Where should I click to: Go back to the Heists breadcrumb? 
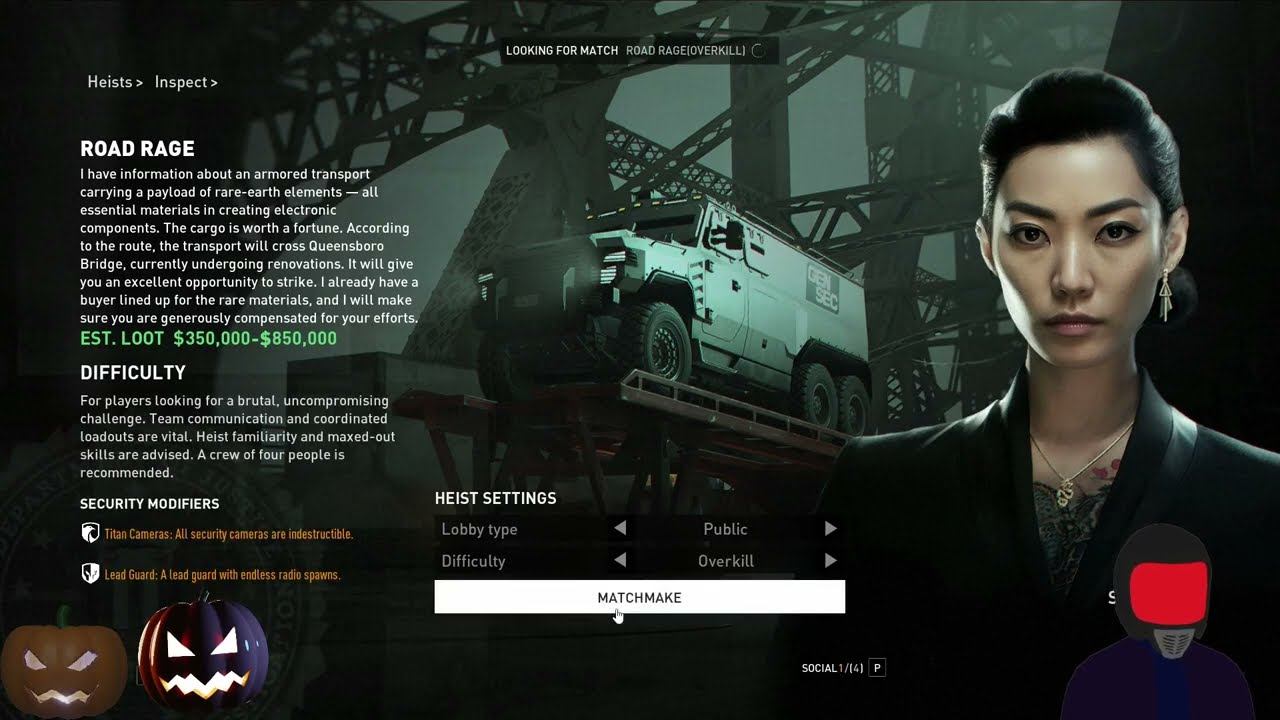coord(114,82)
